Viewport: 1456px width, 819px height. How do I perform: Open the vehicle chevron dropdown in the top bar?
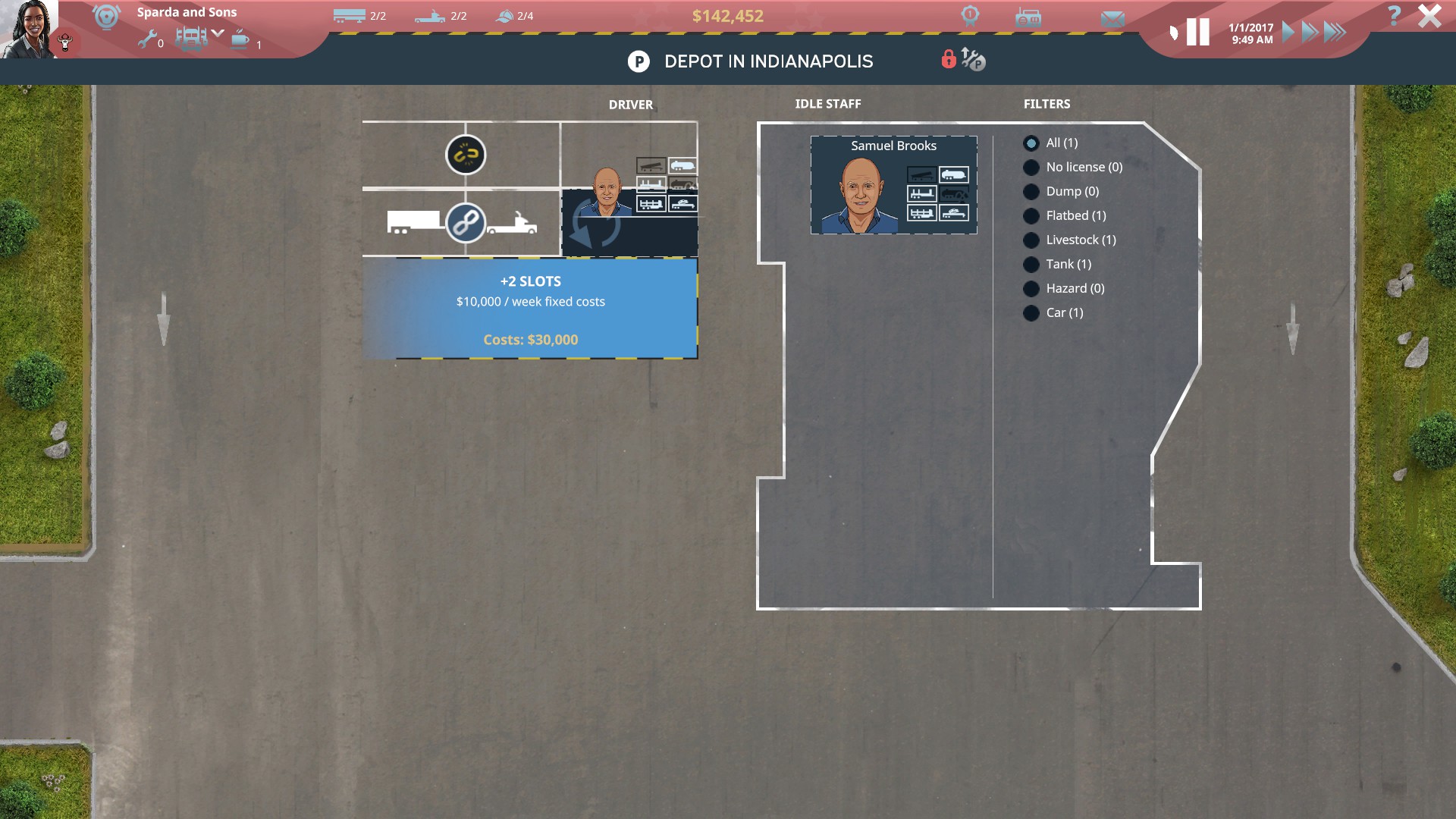(x=219, y=33)
